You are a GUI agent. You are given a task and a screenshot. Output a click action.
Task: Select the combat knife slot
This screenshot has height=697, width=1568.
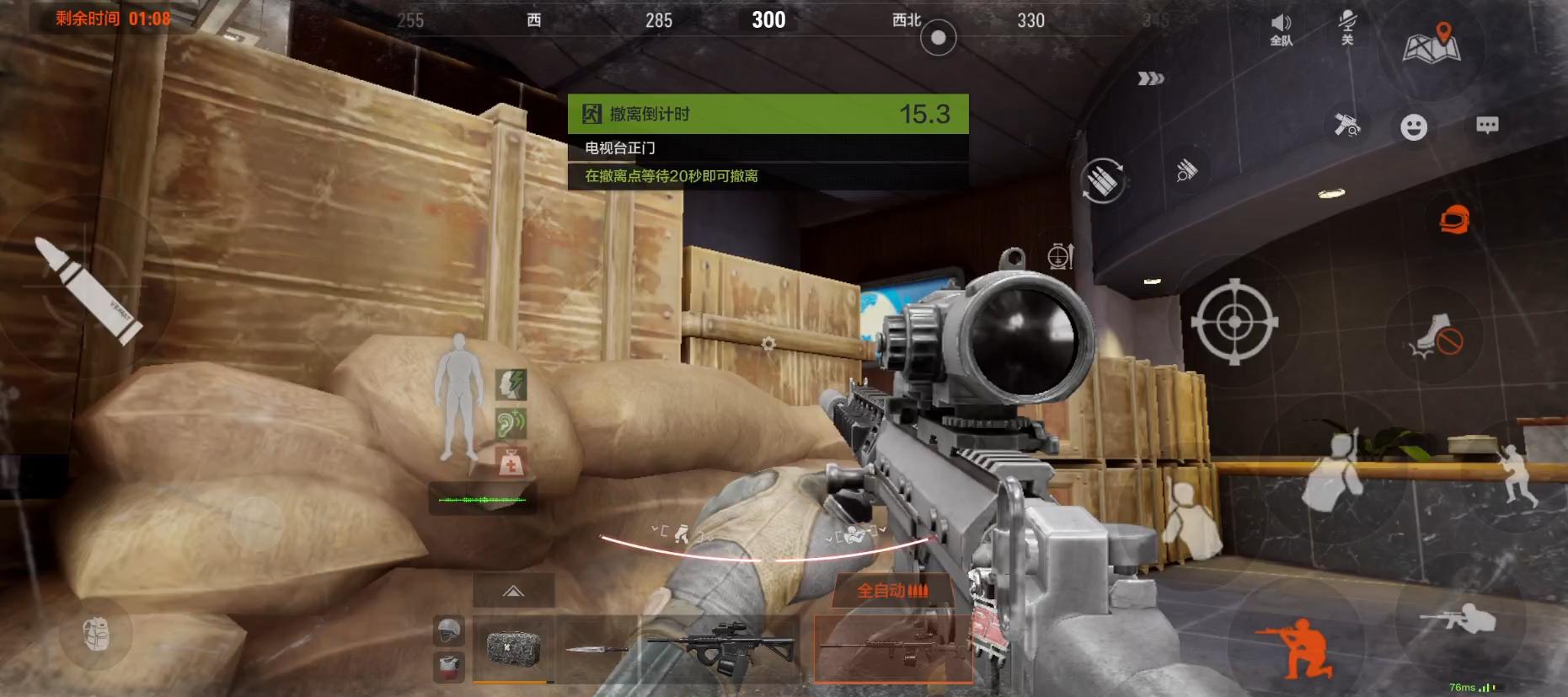pyautogui.click(x=597, y=648)
